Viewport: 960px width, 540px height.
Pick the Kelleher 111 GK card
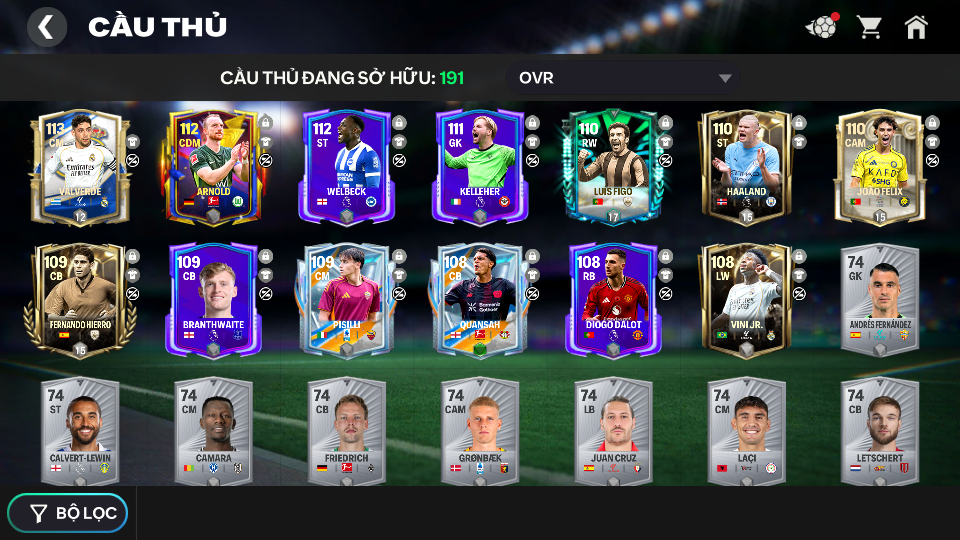coord(479,165)
